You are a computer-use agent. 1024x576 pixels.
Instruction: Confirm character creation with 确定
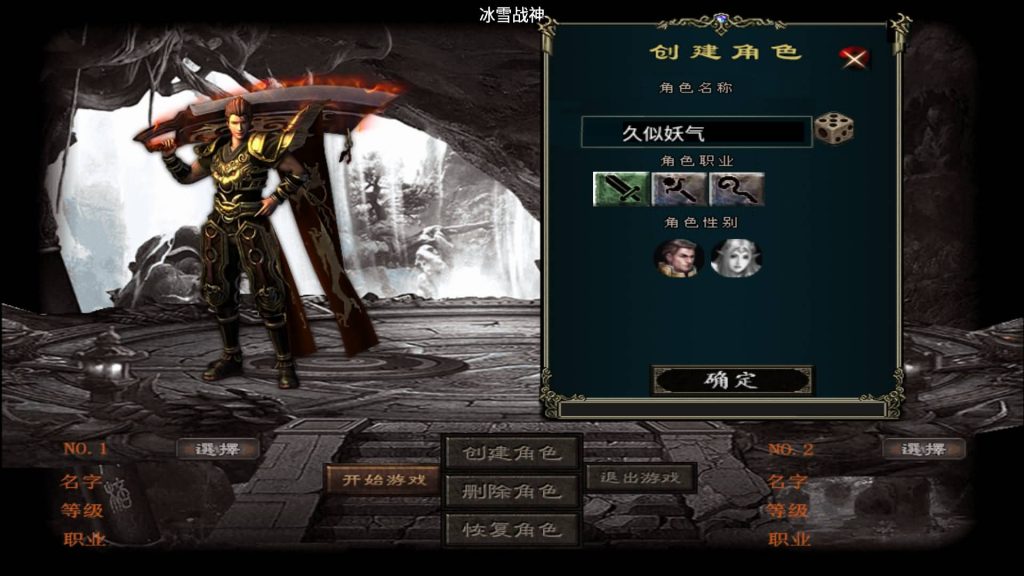(732, 380)
